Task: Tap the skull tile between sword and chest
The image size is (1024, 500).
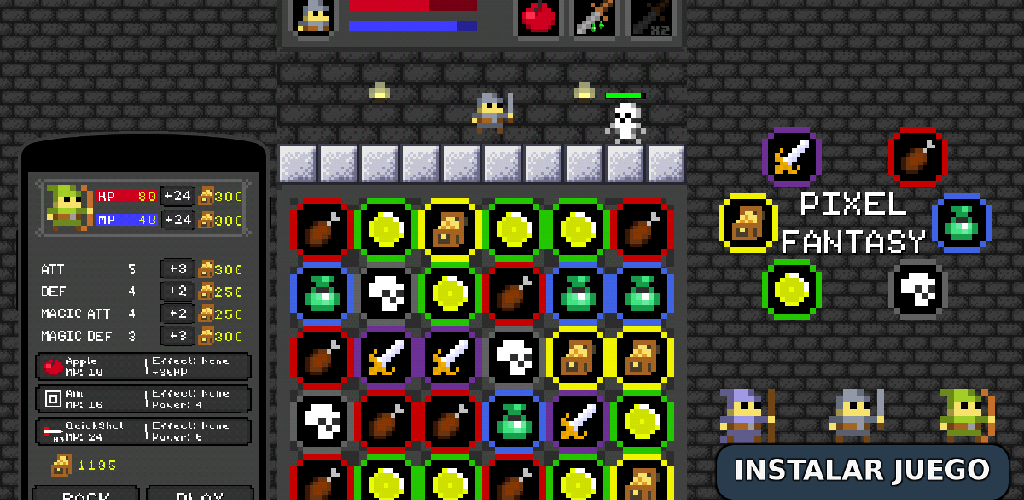Action: pyautogui.click(x=513, y=357)
